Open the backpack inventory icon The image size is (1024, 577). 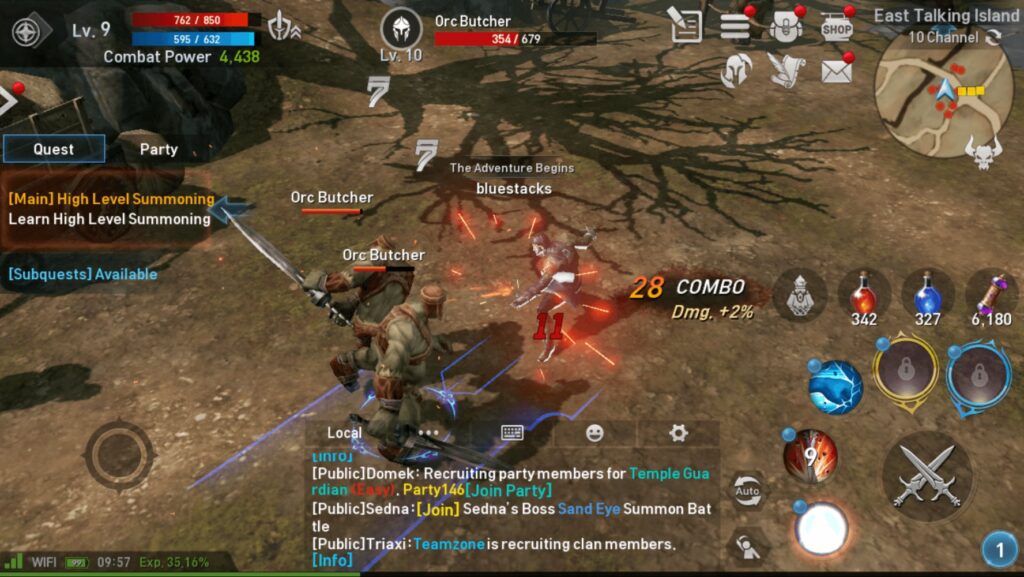point(786,27)
